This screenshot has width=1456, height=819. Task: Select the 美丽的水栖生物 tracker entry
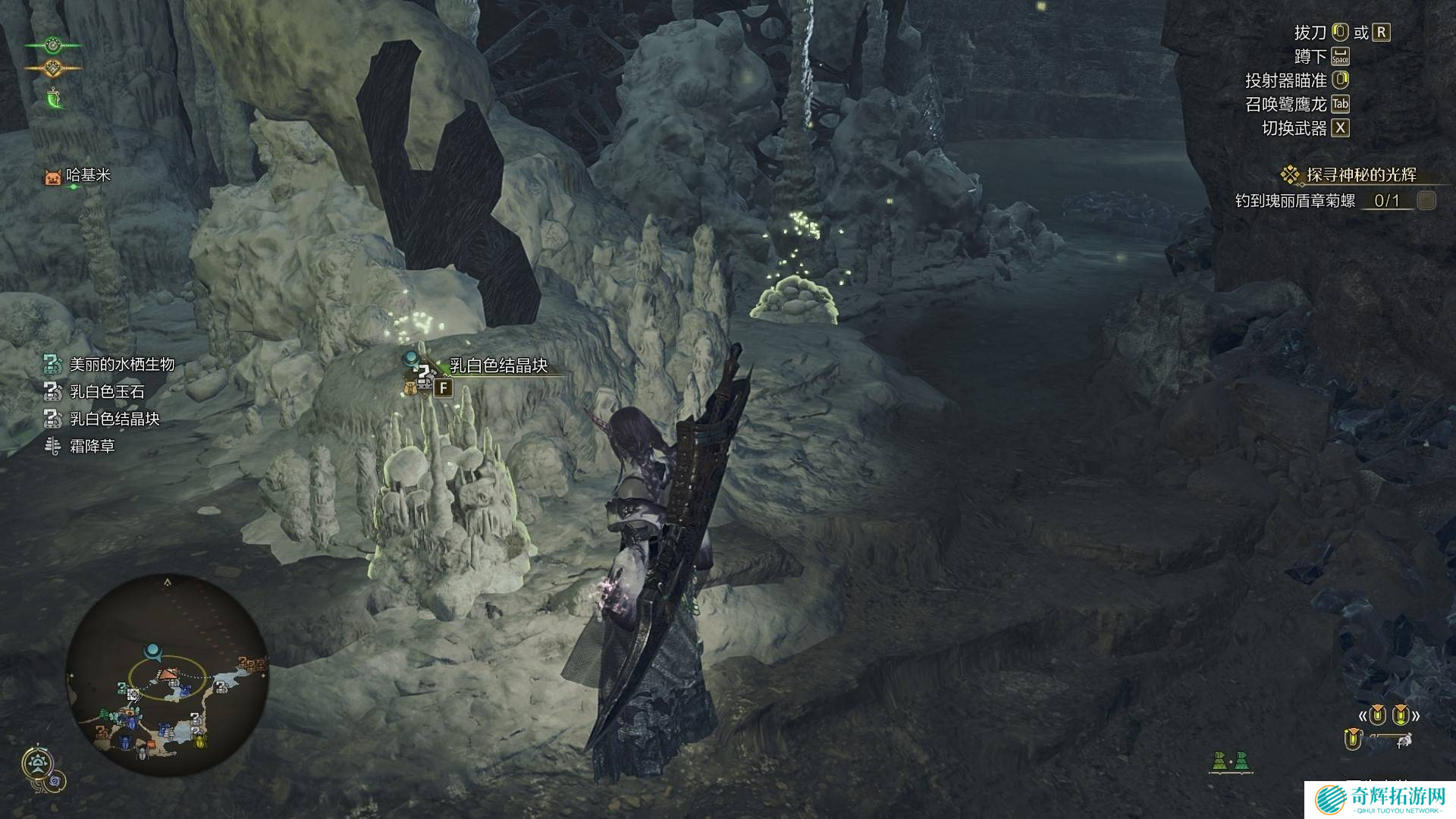(x=121, y=365)
